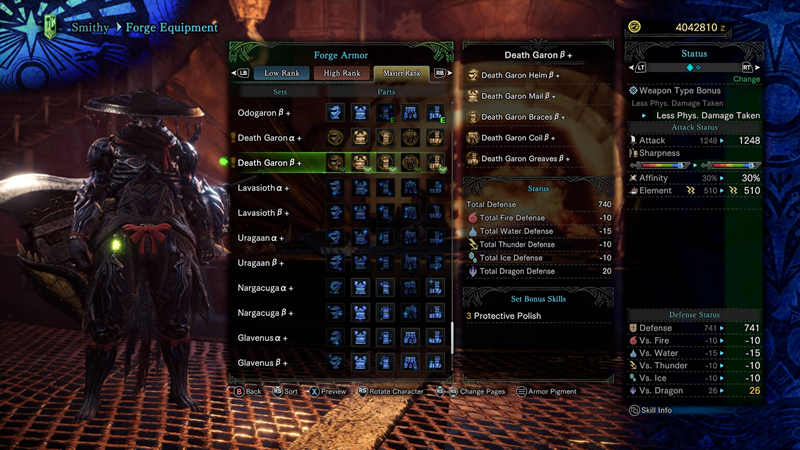Pick Death Garon Coil β+

517,138
